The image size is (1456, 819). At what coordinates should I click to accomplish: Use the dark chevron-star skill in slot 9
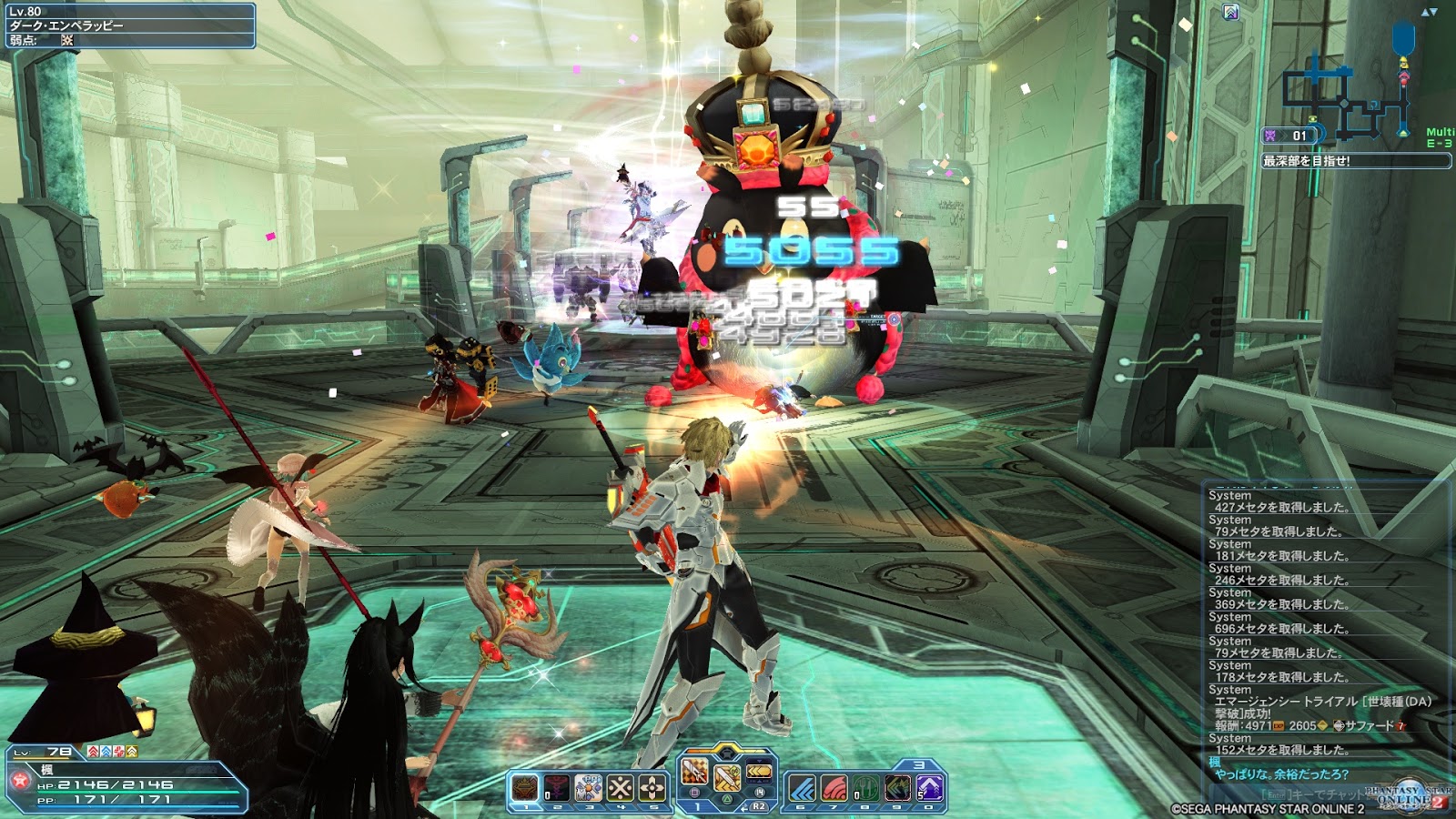pyautogui.click(x=898, y=787)
